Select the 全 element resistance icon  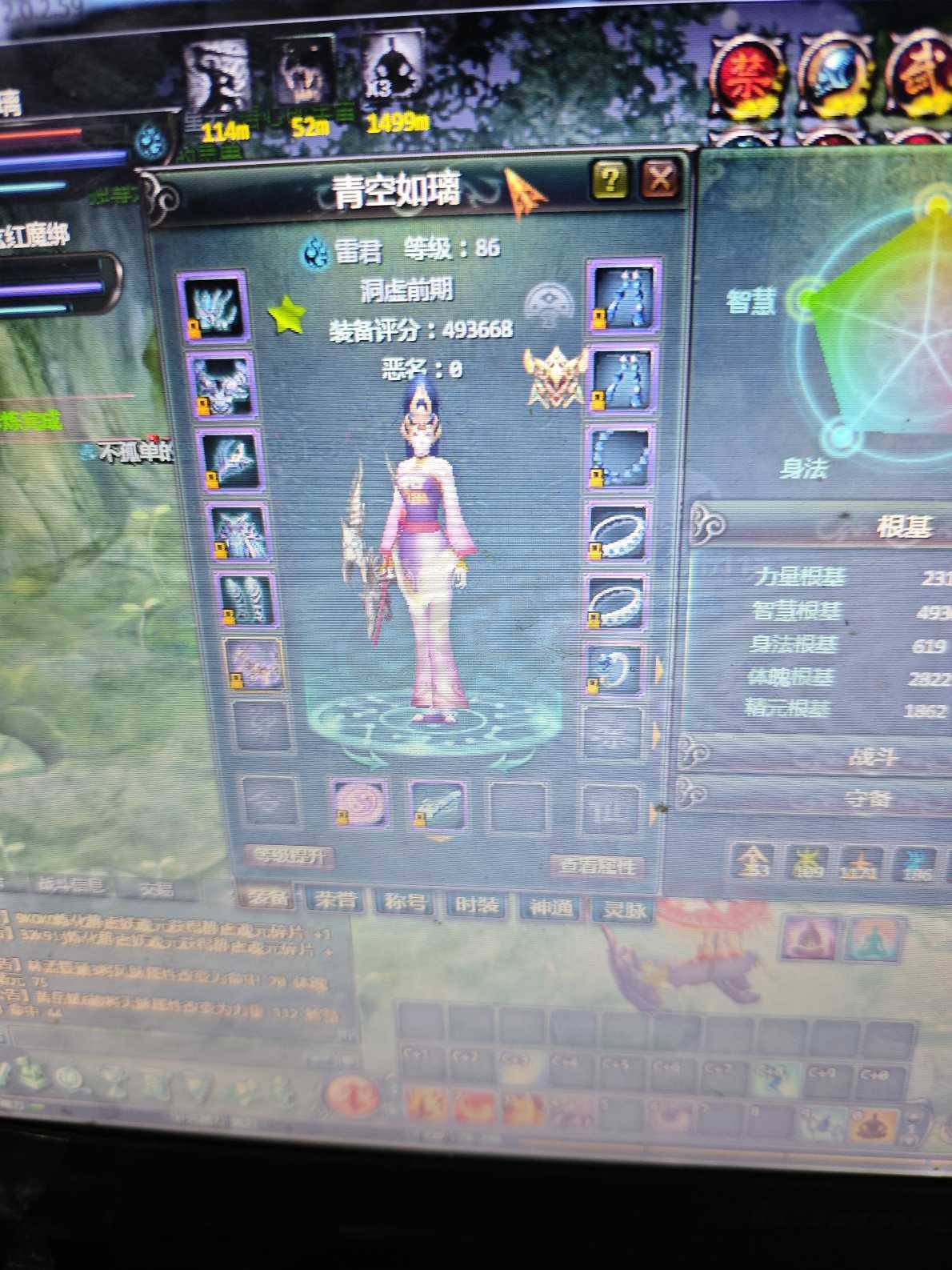coord(753,863)
